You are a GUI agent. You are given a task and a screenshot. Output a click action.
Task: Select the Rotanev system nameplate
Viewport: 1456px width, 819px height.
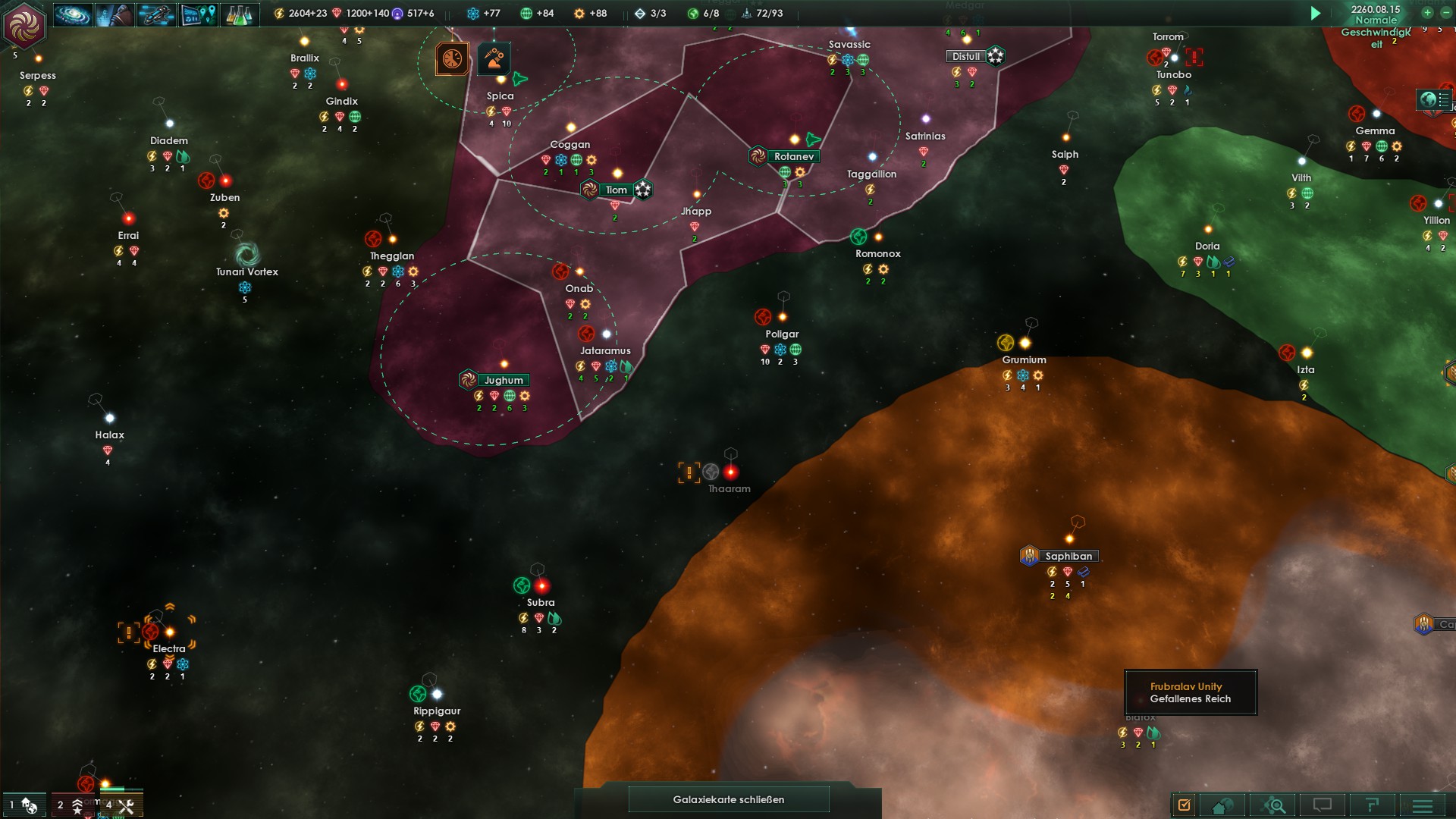click(793, 156)
